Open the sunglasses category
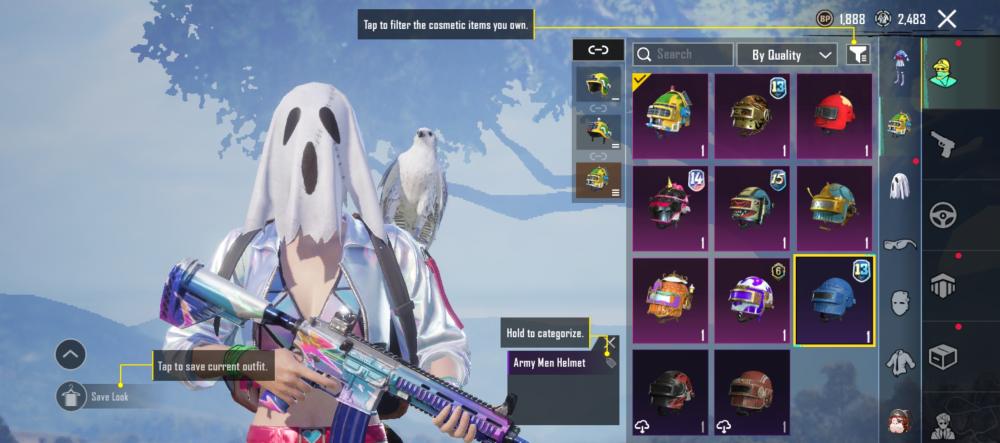Viewport: 1000px width, 443px height. (899, 243)
